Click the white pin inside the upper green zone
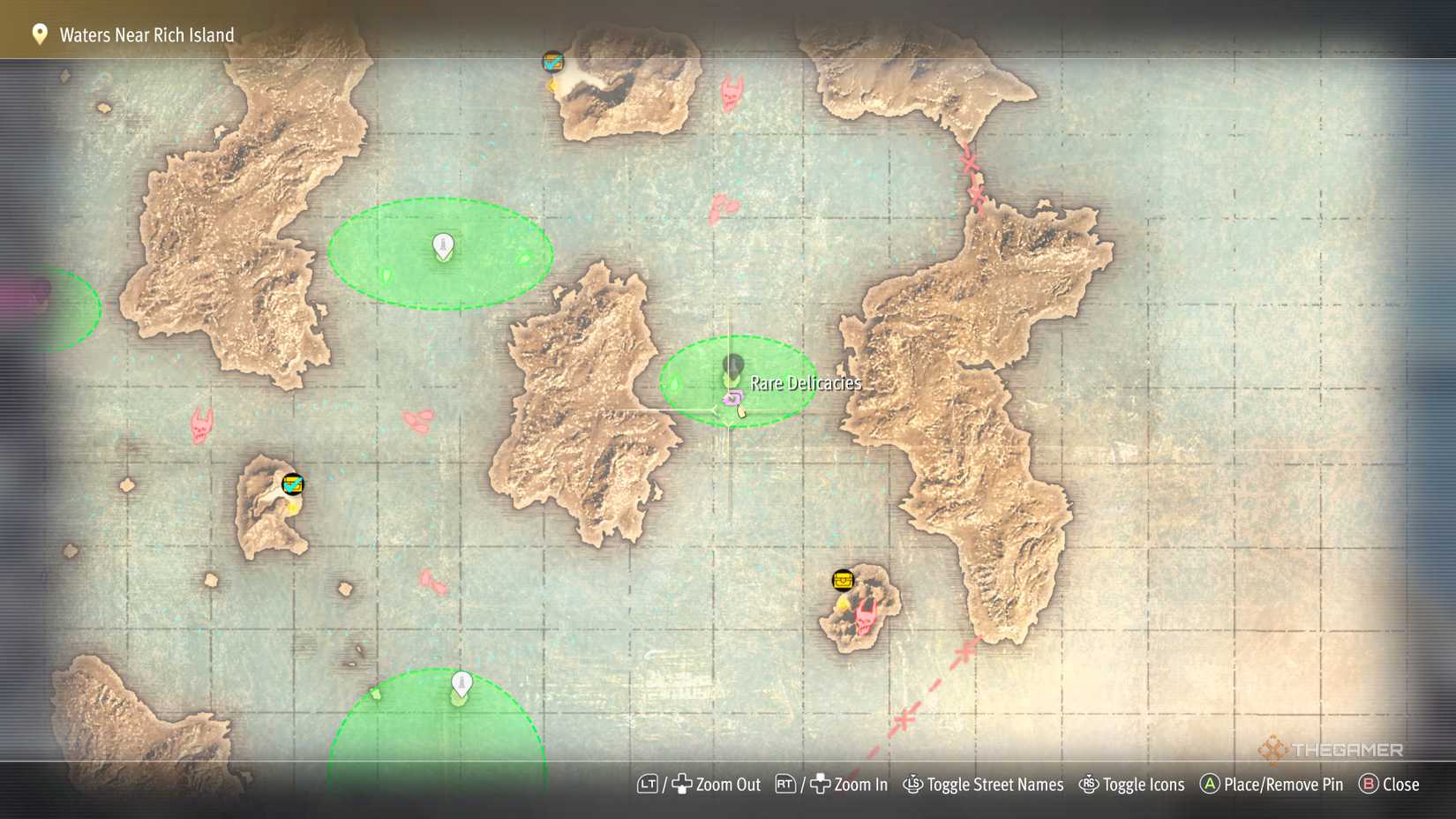Image resolution: width=1456 pixels, height=819 pixels. [441, 247]
